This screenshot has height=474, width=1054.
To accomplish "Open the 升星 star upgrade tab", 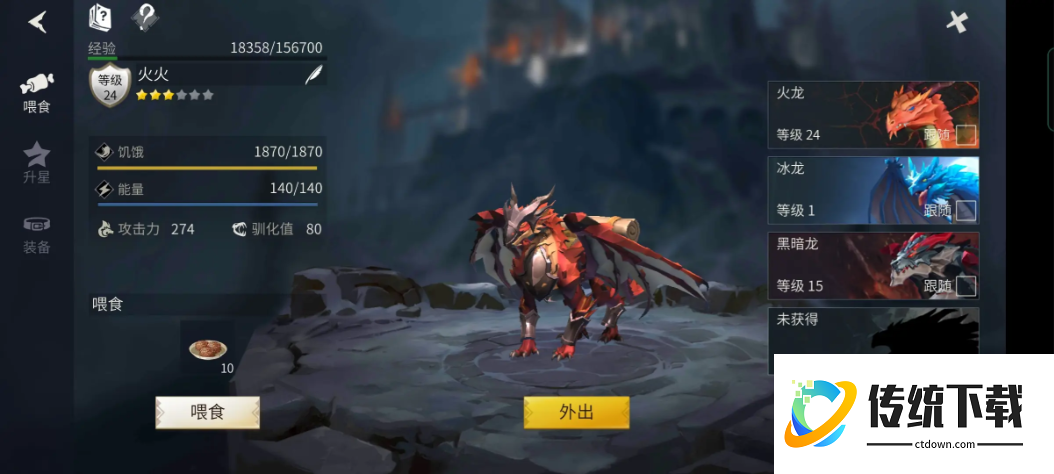I will tap(37, 163).
